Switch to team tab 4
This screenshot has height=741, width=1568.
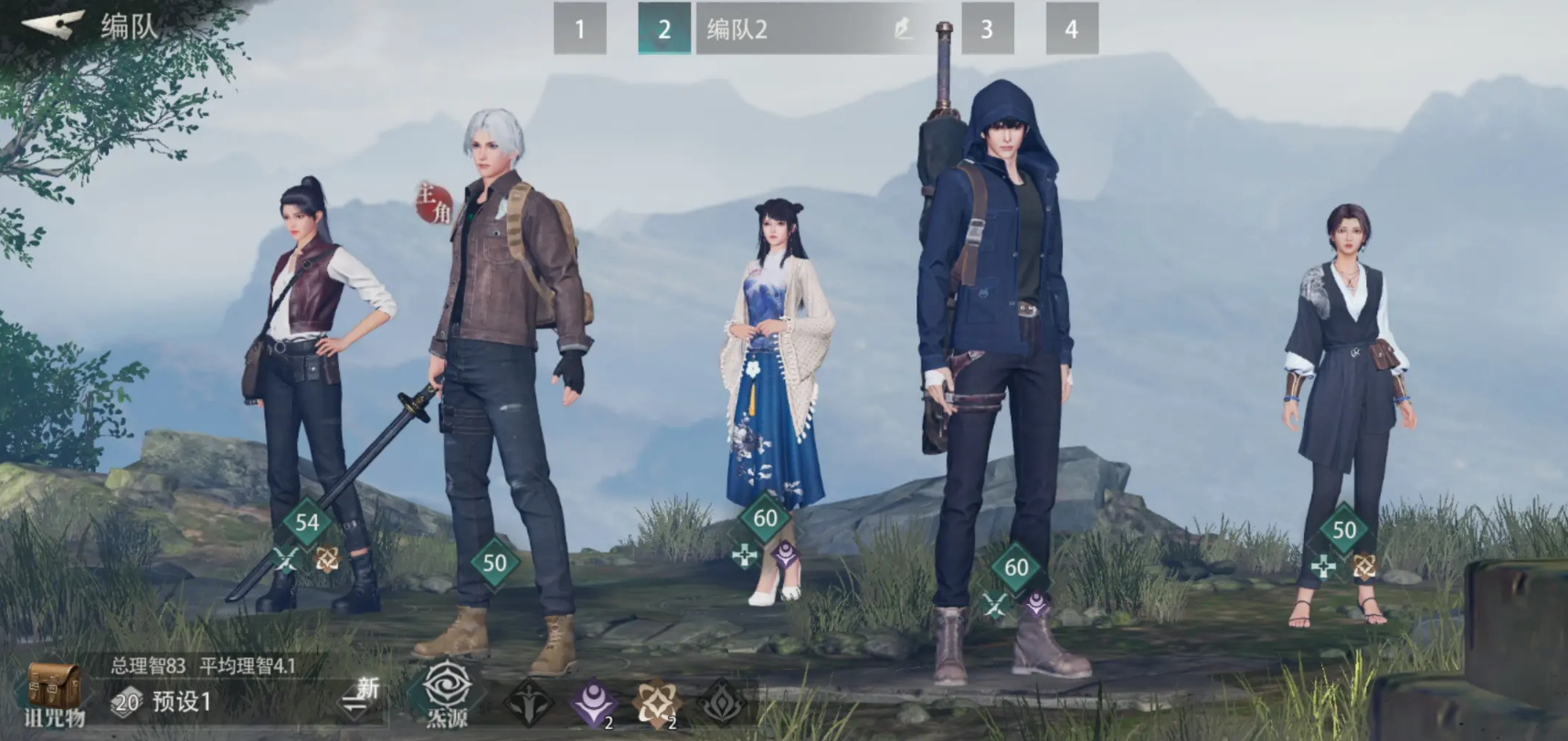point(1071,29)
